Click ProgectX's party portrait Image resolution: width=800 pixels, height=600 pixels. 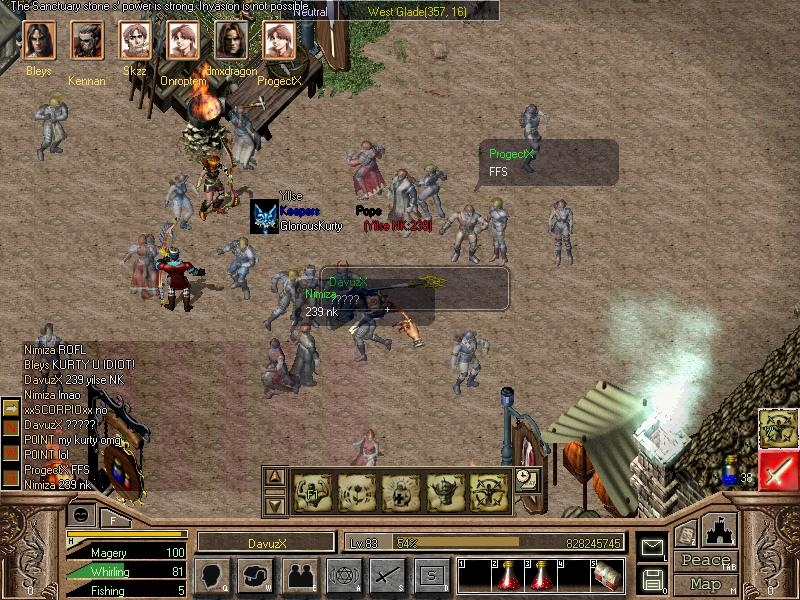[x=279, y=41]
